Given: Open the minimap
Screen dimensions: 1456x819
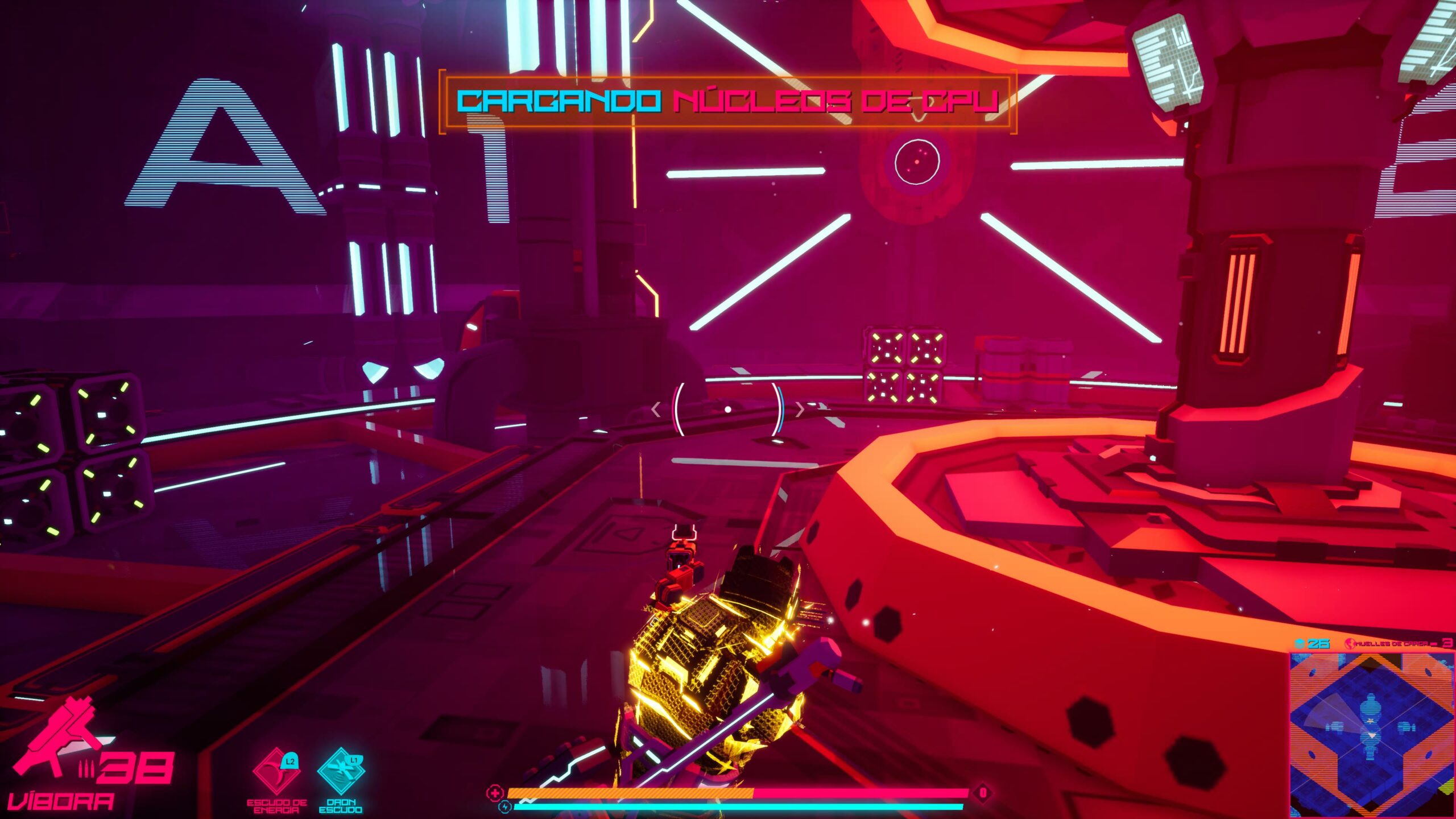Looking at the screenshot, I should coord(1371,735).
